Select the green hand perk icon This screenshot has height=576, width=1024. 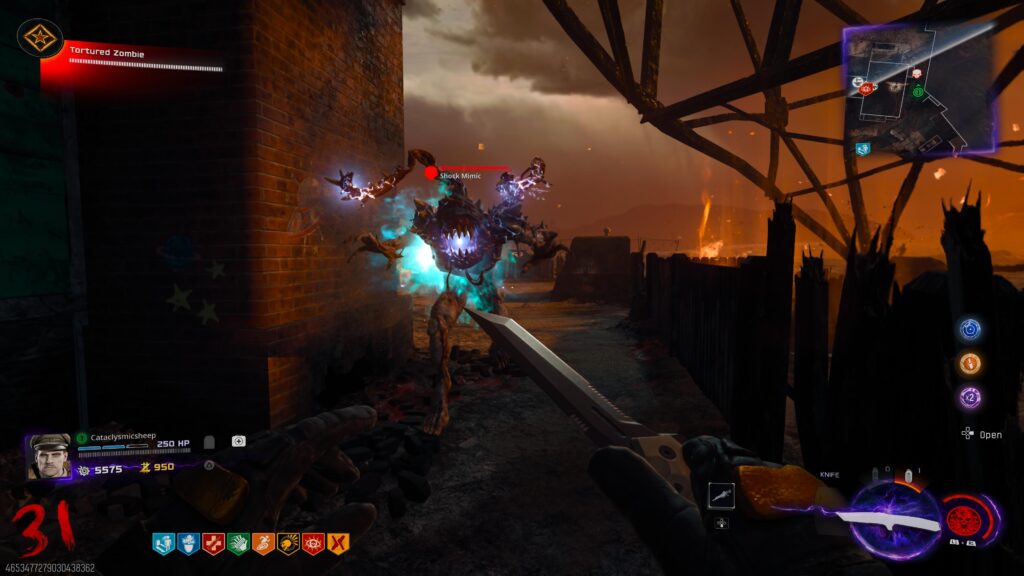(x=238, y=543)
